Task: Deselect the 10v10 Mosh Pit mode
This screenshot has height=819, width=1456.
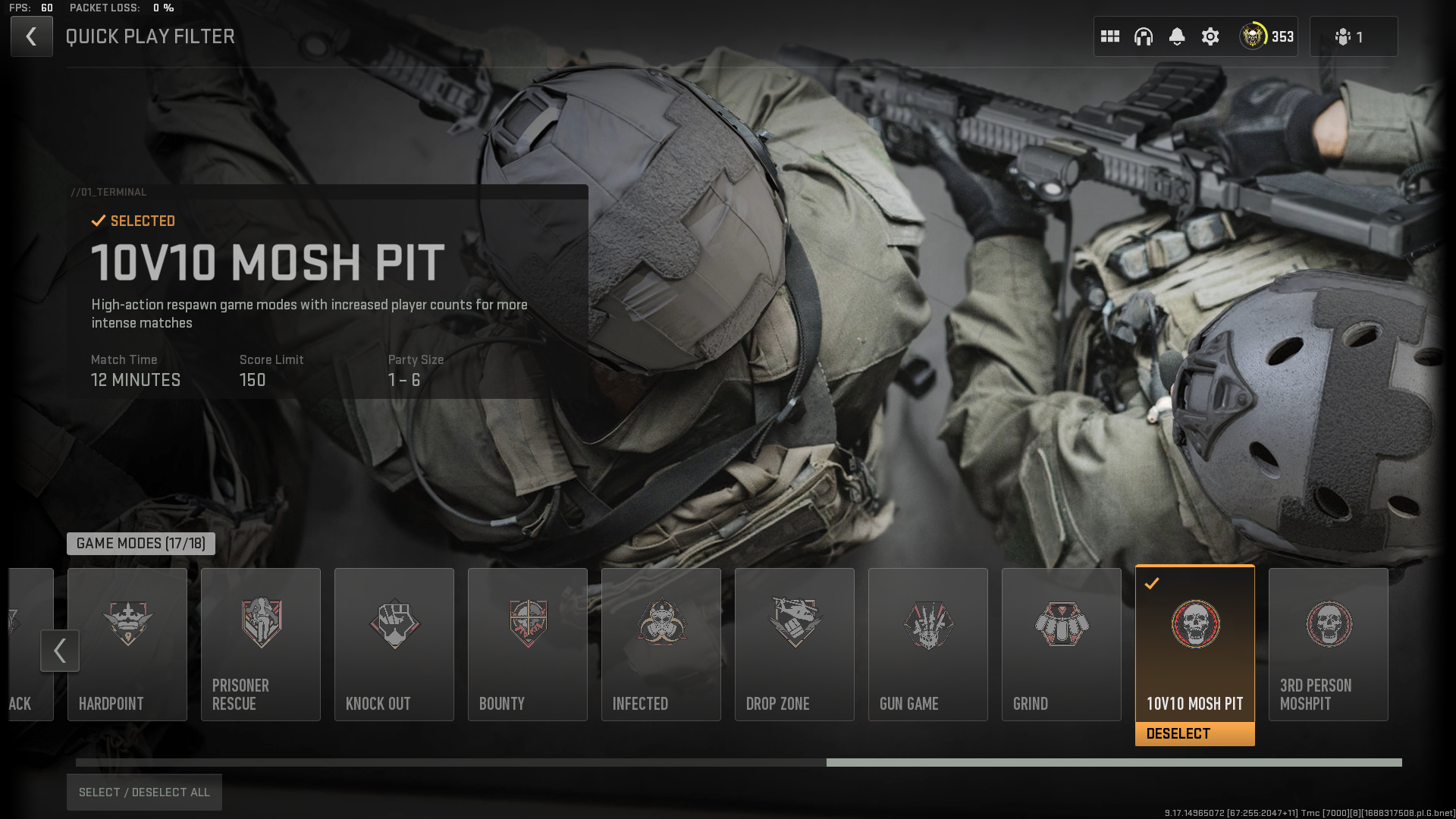Action: [x=1194, y=733]
